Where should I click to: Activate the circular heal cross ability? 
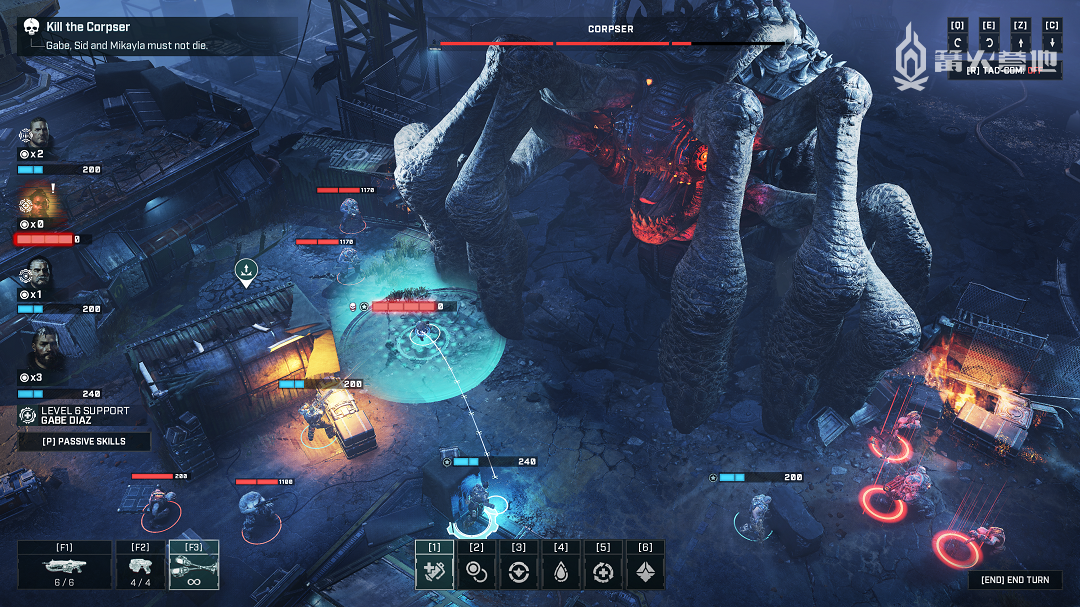[602, 572]
